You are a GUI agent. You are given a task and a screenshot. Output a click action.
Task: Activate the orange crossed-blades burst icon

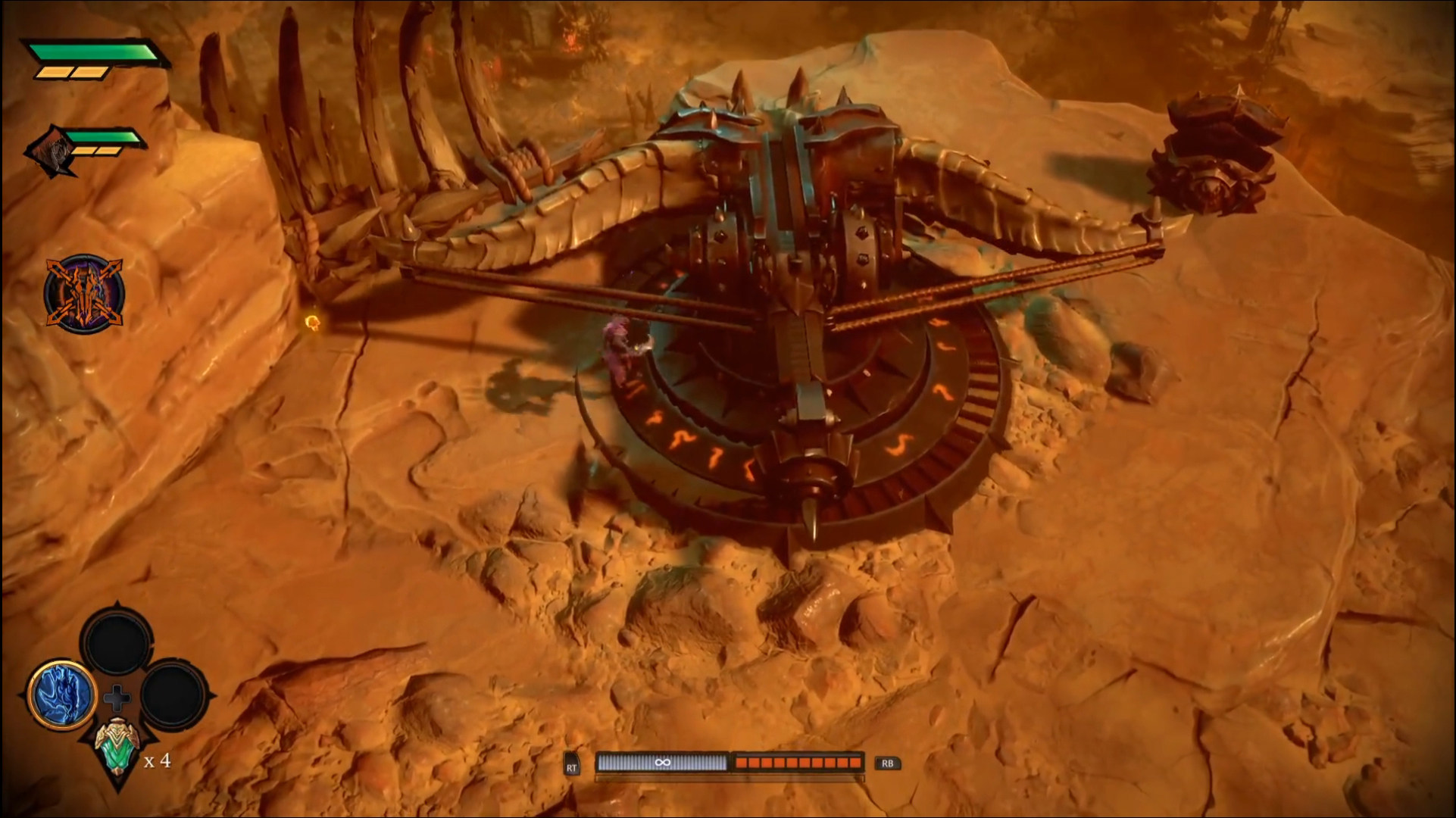point(83,294)
